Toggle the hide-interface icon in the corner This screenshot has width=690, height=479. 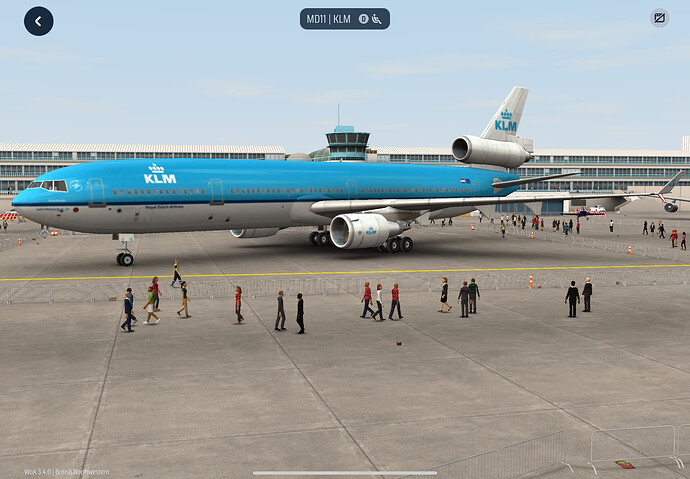(659, 18)
